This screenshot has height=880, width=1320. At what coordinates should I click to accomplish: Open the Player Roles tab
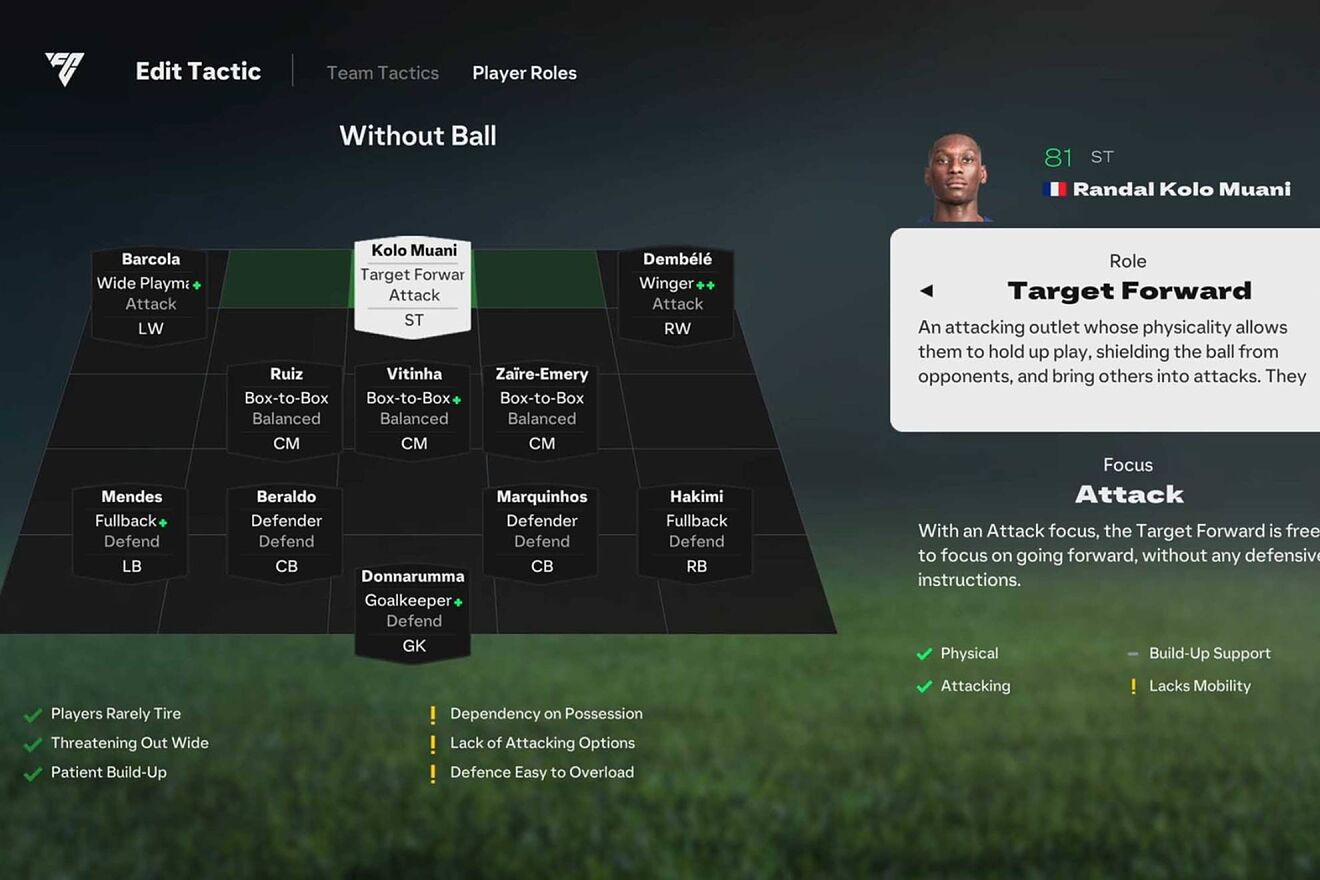pos(524,73)
